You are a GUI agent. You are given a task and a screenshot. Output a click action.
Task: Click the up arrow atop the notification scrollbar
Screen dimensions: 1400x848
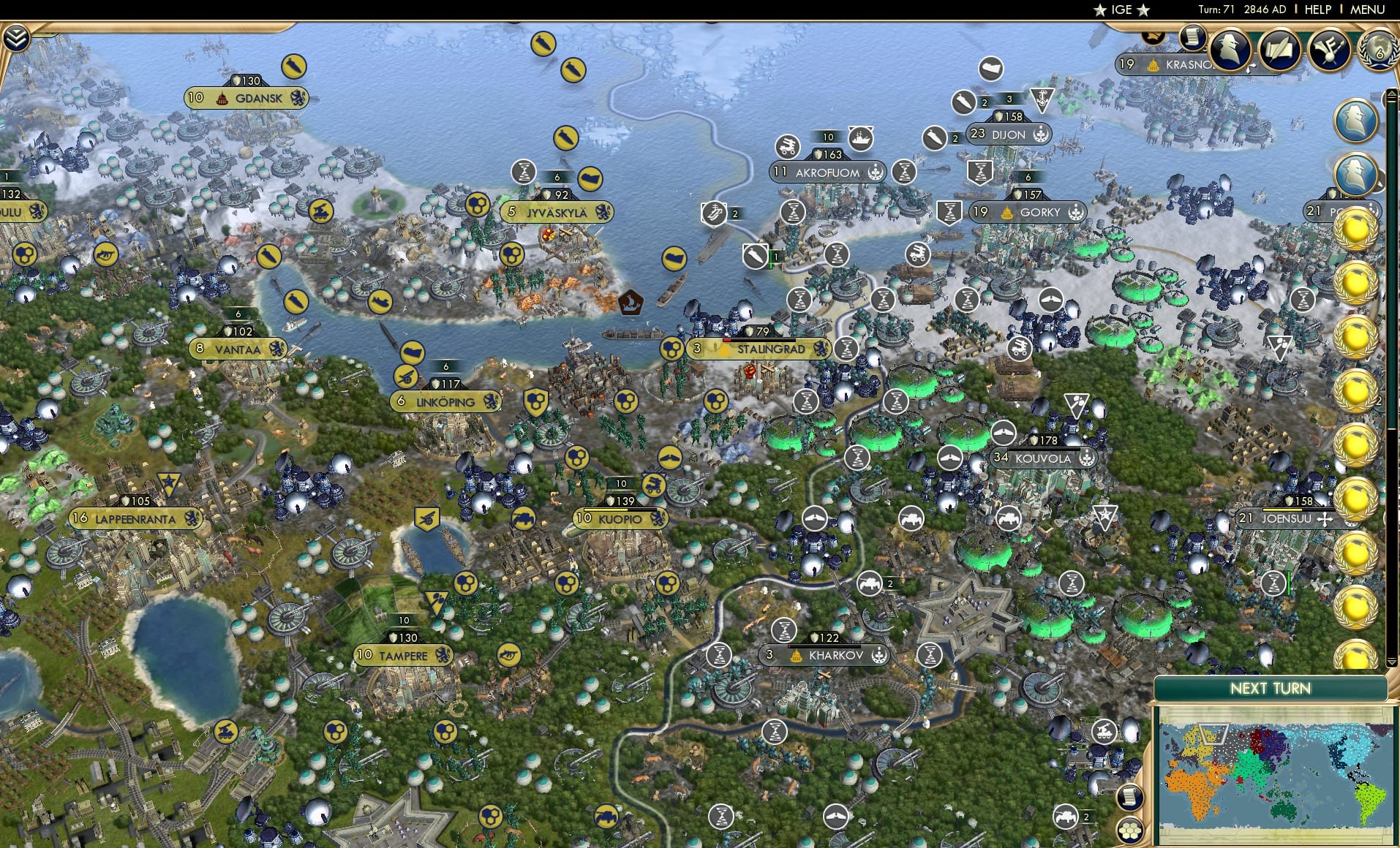click(x=1391, y=92)
